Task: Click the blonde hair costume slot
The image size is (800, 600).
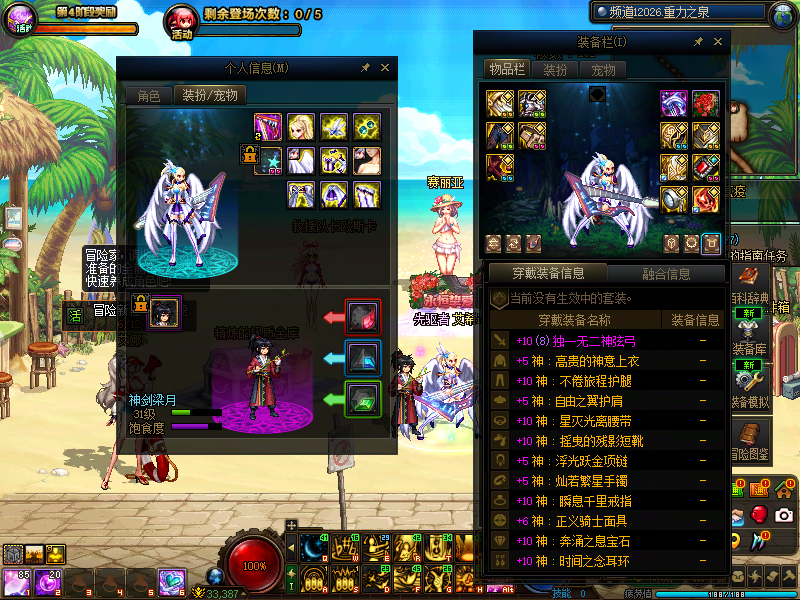Action: (x=300, y=127)
